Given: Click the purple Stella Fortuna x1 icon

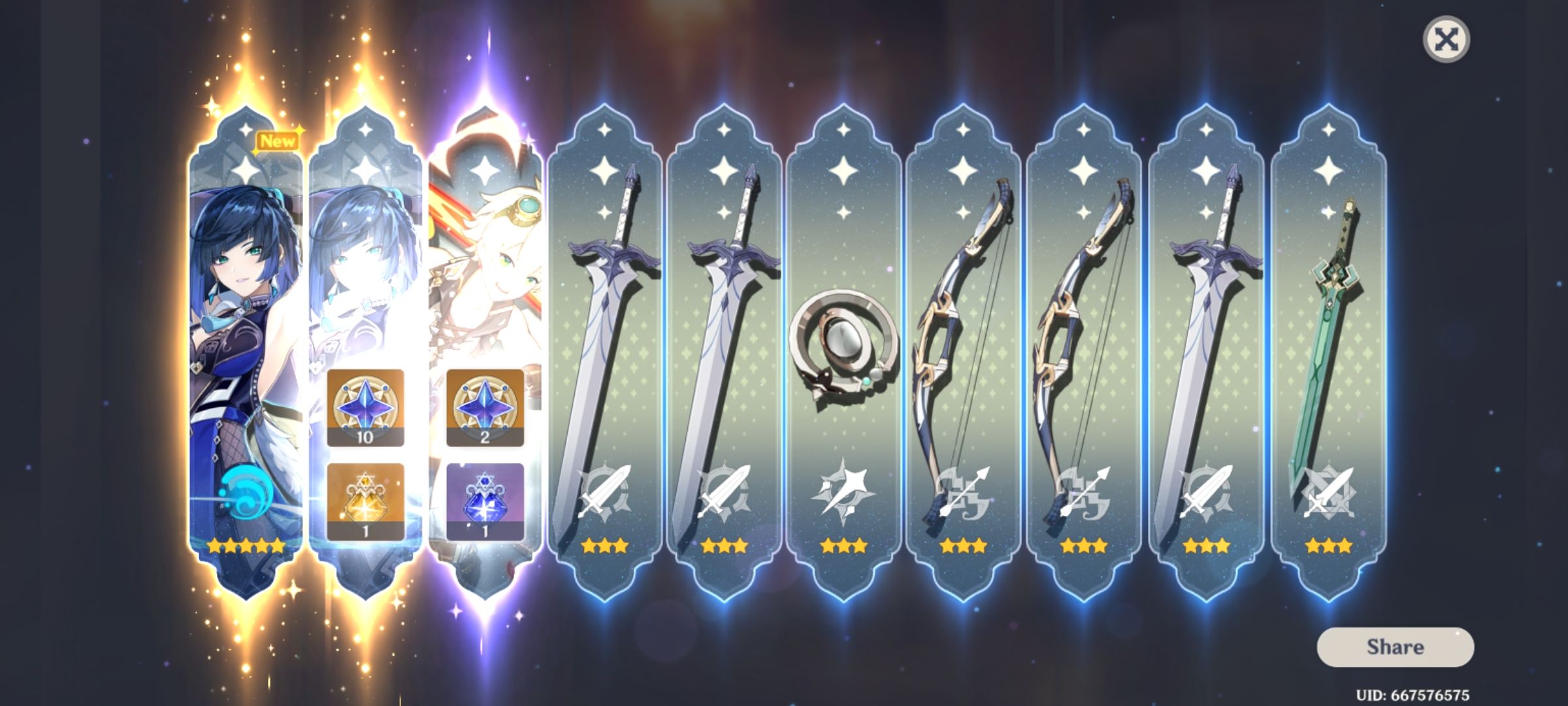Looking at the screenshot, I should (483, 502).
